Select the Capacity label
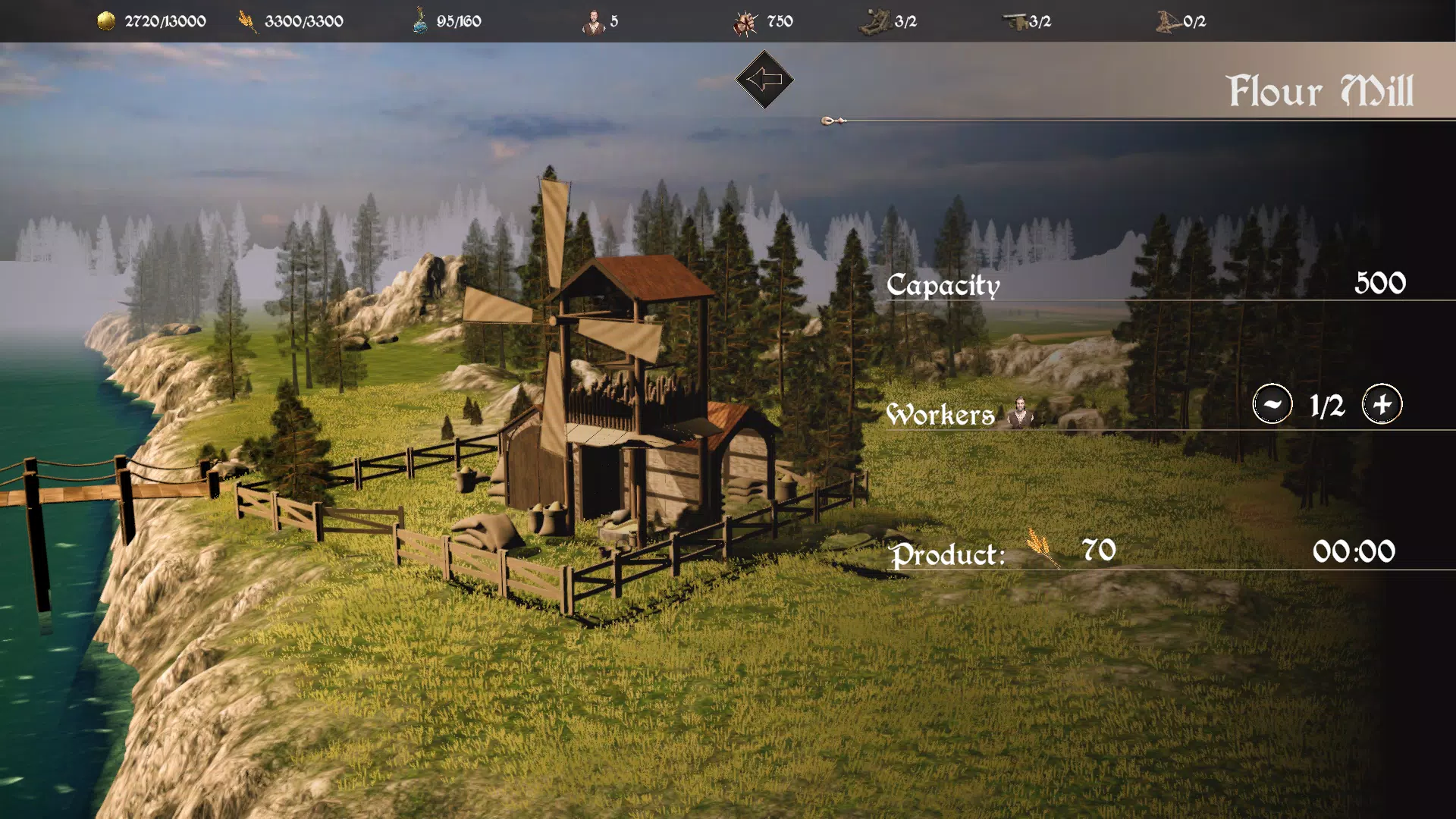Image resolution: width=1456 pixels, height=819 pixels. pos(943,286)
